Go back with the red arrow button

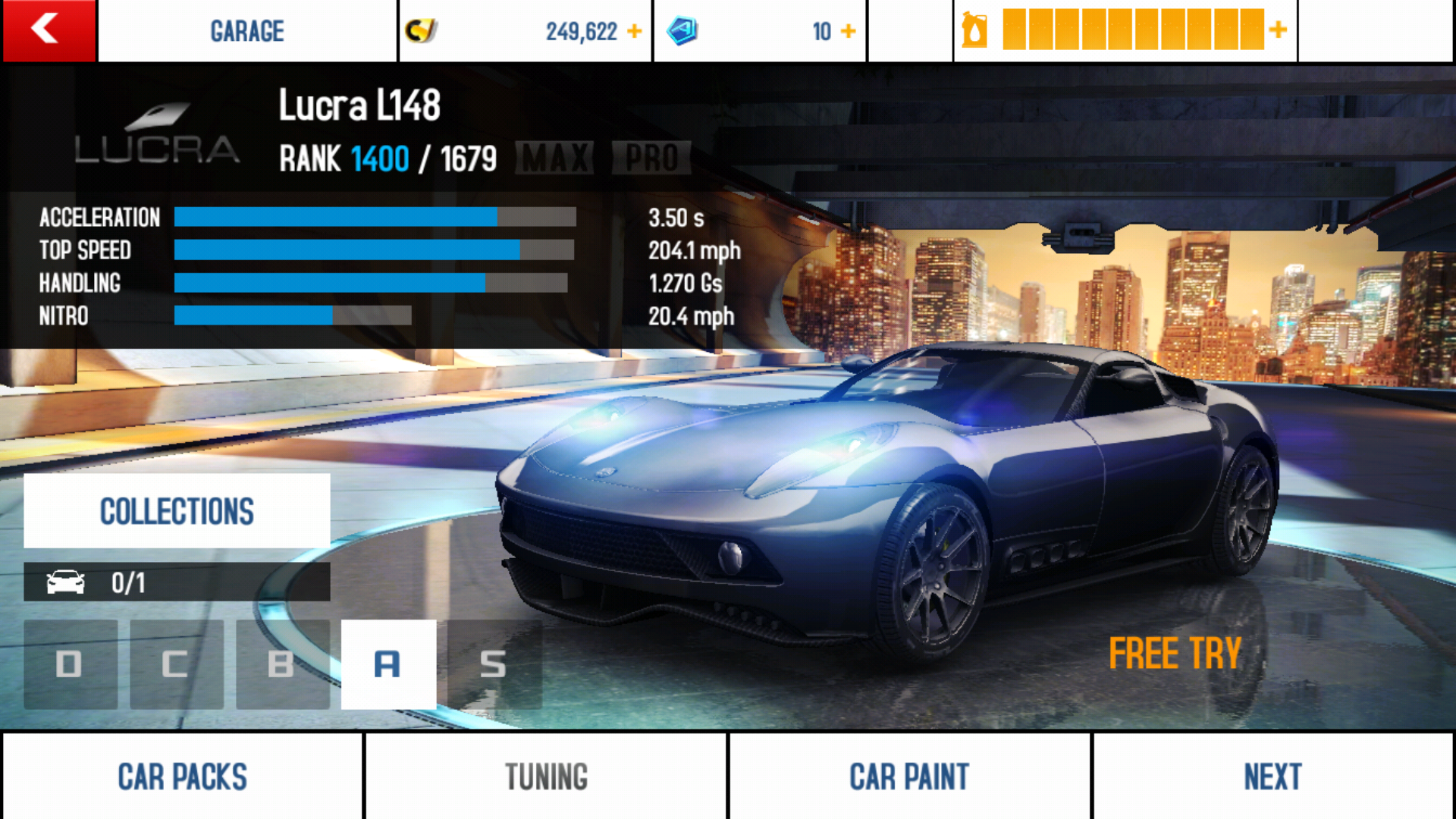(x=49, y=30)
